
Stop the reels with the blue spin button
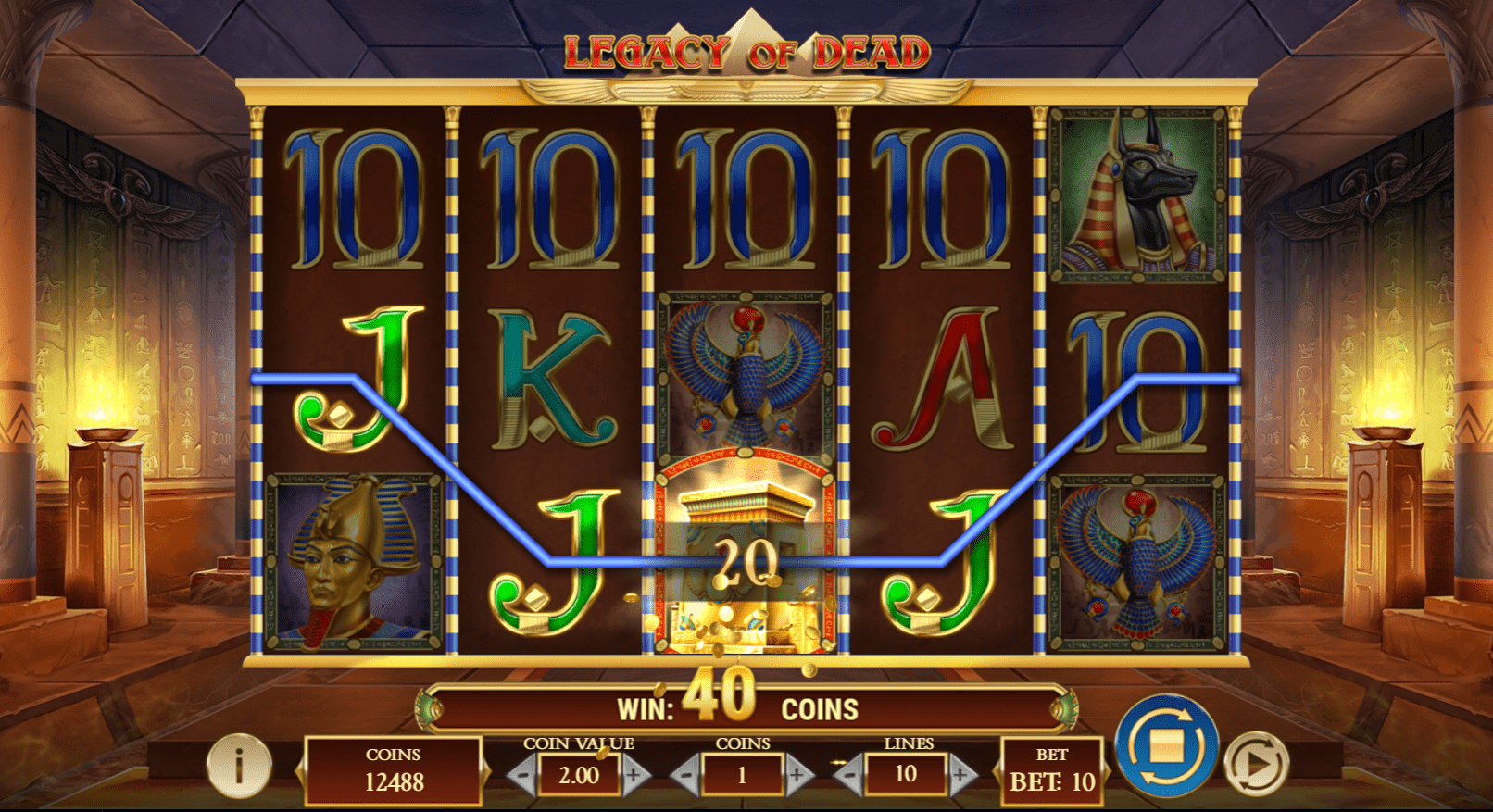tap(1166, 745)
